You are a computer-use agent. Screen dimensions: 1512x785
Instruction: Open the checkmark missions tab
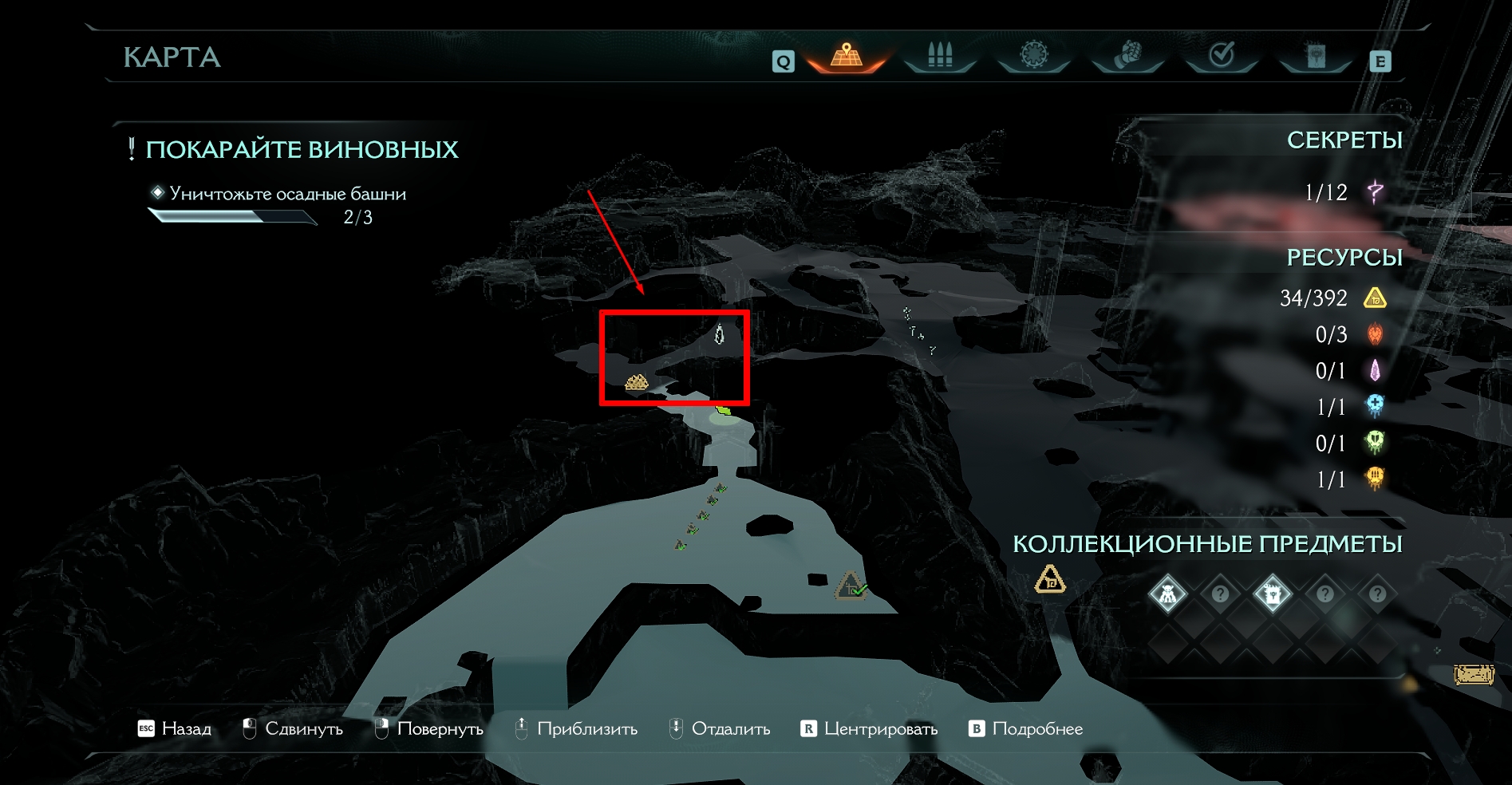[1222, 56]
